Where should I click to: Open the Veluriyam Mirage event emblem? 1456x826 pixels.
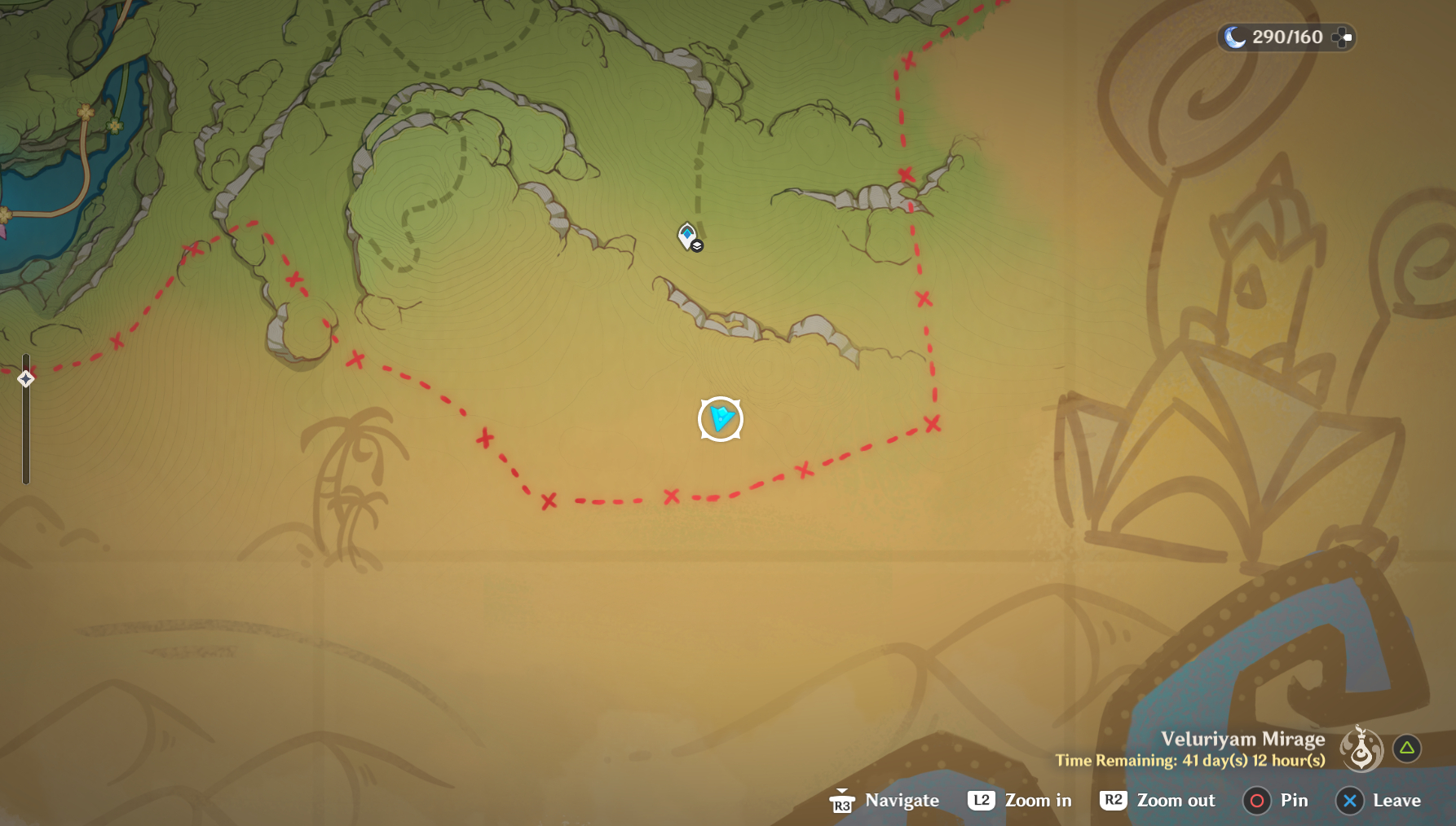[1361, 748]
